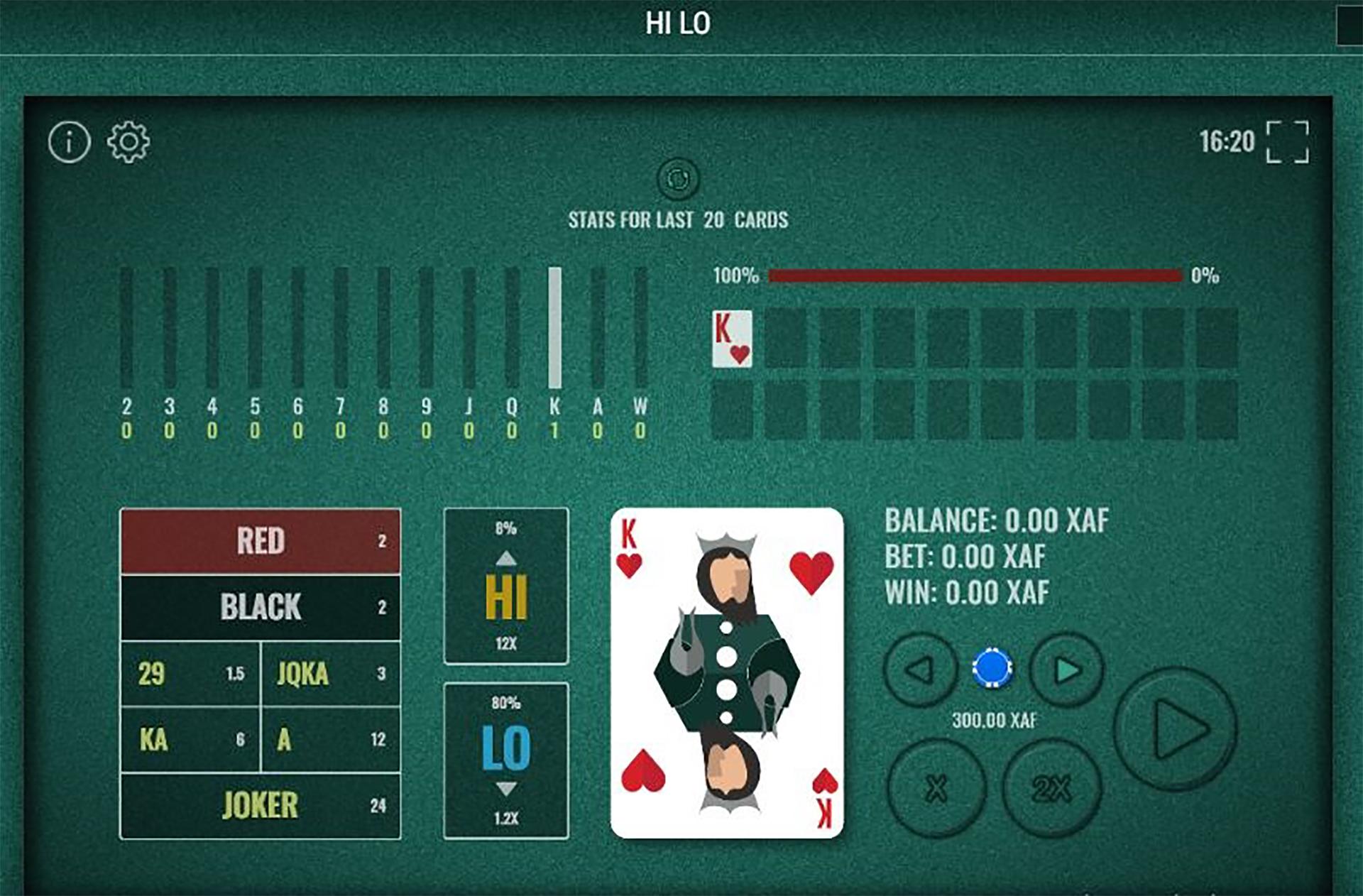Open the gear settings menu

pyautogui.click(x=128, y=142)
